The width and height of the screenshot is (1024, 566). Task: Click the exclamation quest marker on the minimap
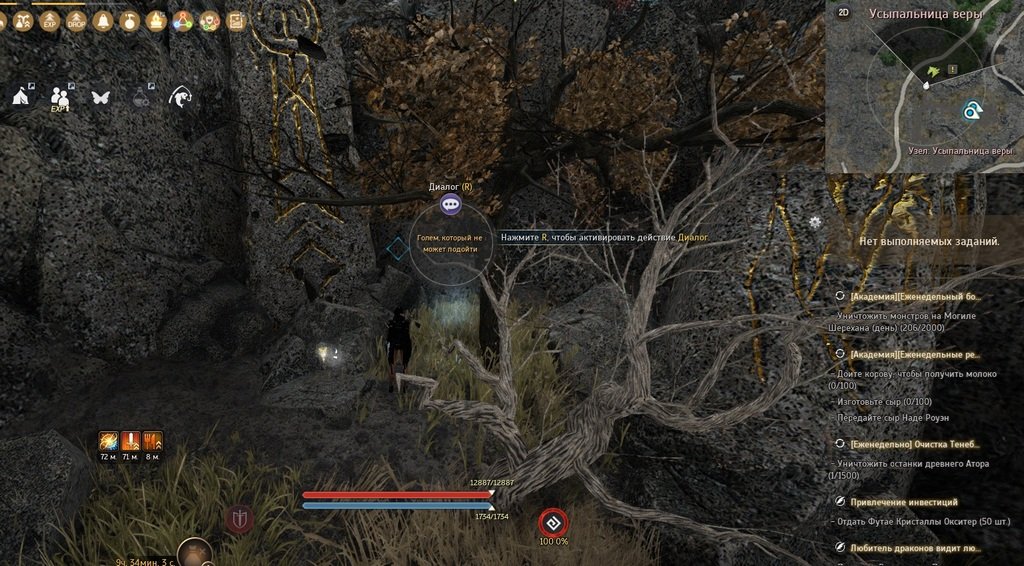952,69
